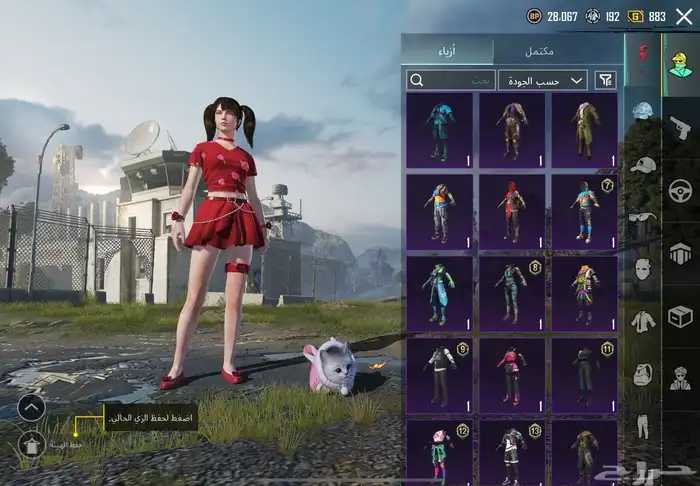
Task: Open the steering wheel vehicles section
Action: pos(680,189)
